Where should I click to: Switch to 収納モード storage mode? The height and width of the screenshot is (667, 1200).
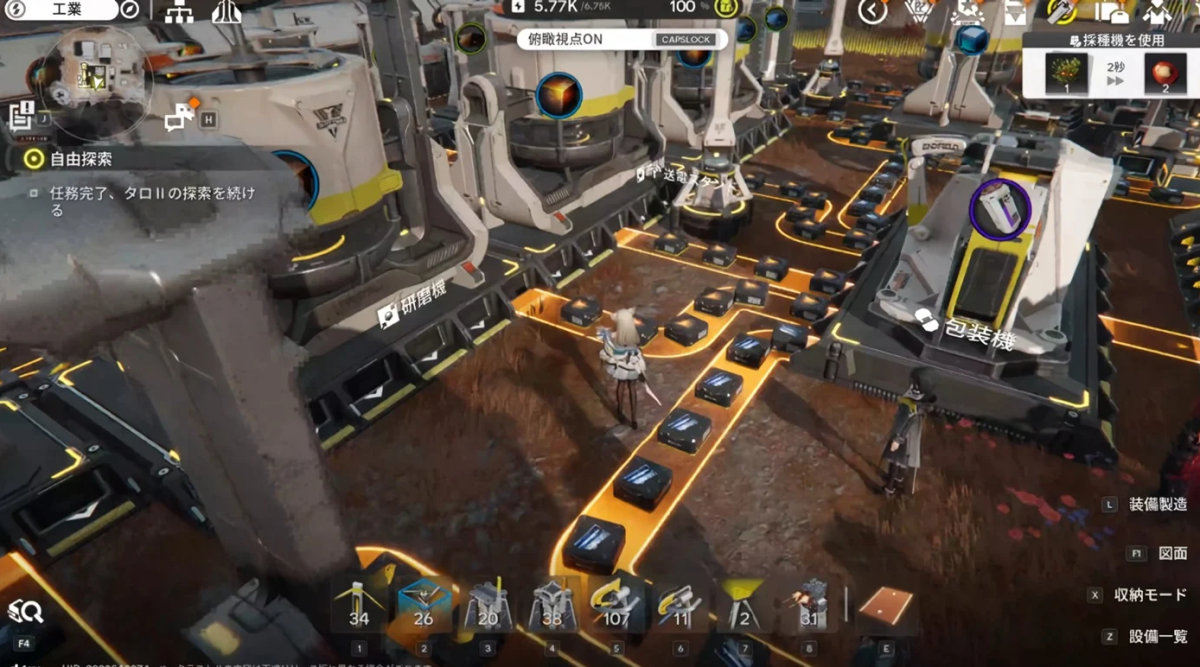1150,595
